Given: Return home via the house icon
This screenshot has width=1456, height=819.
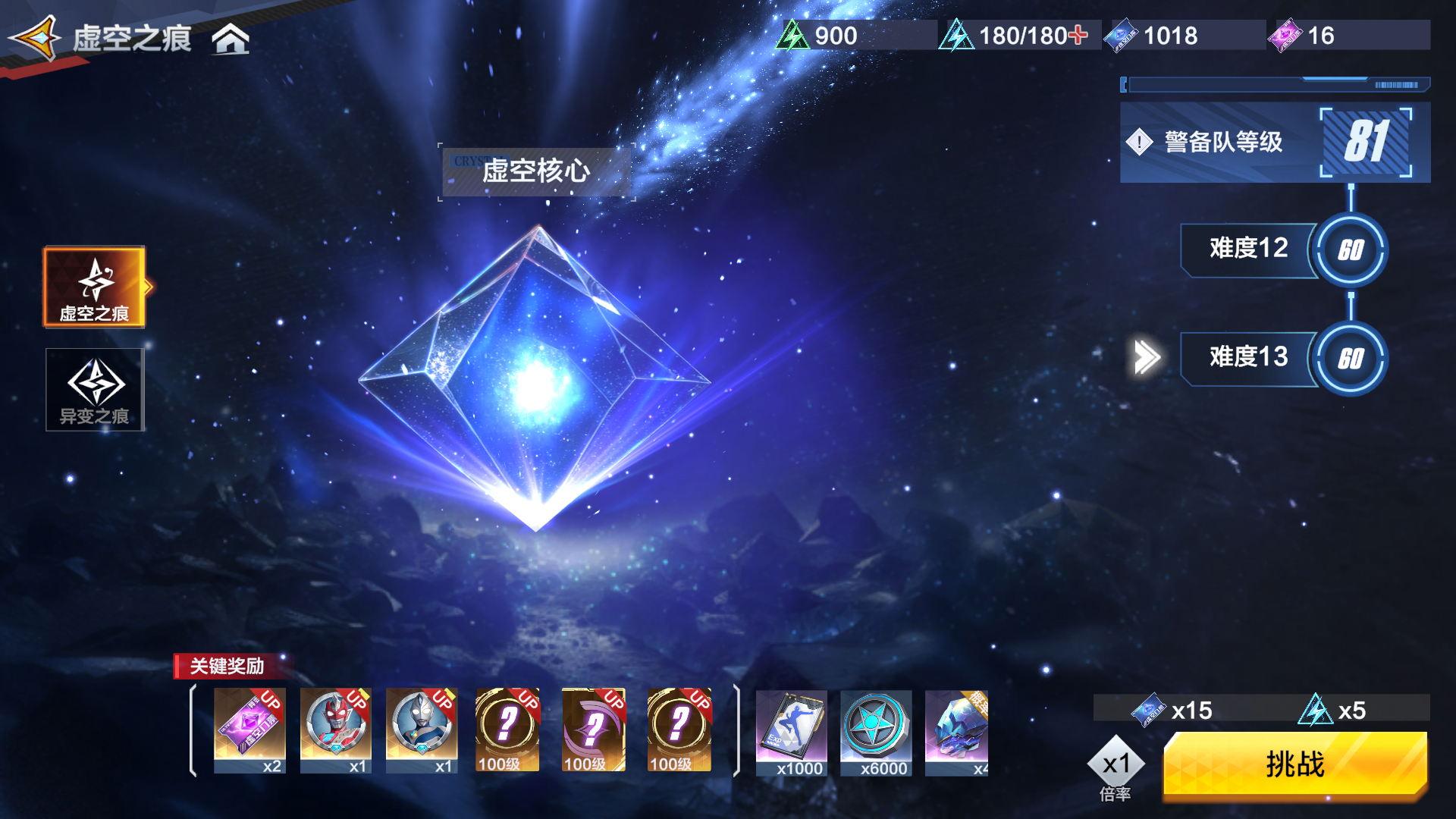Looking at the screenshot, I should tap(230, 39).
